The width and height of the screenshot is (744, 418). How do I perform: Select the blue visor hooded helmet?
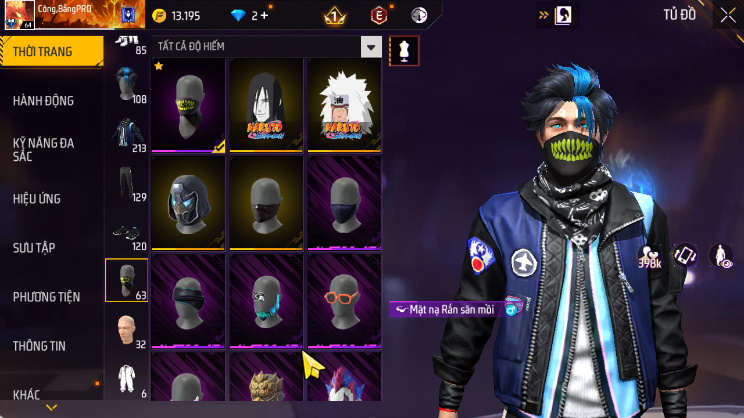pyautogui.click(x=190, y=201)
